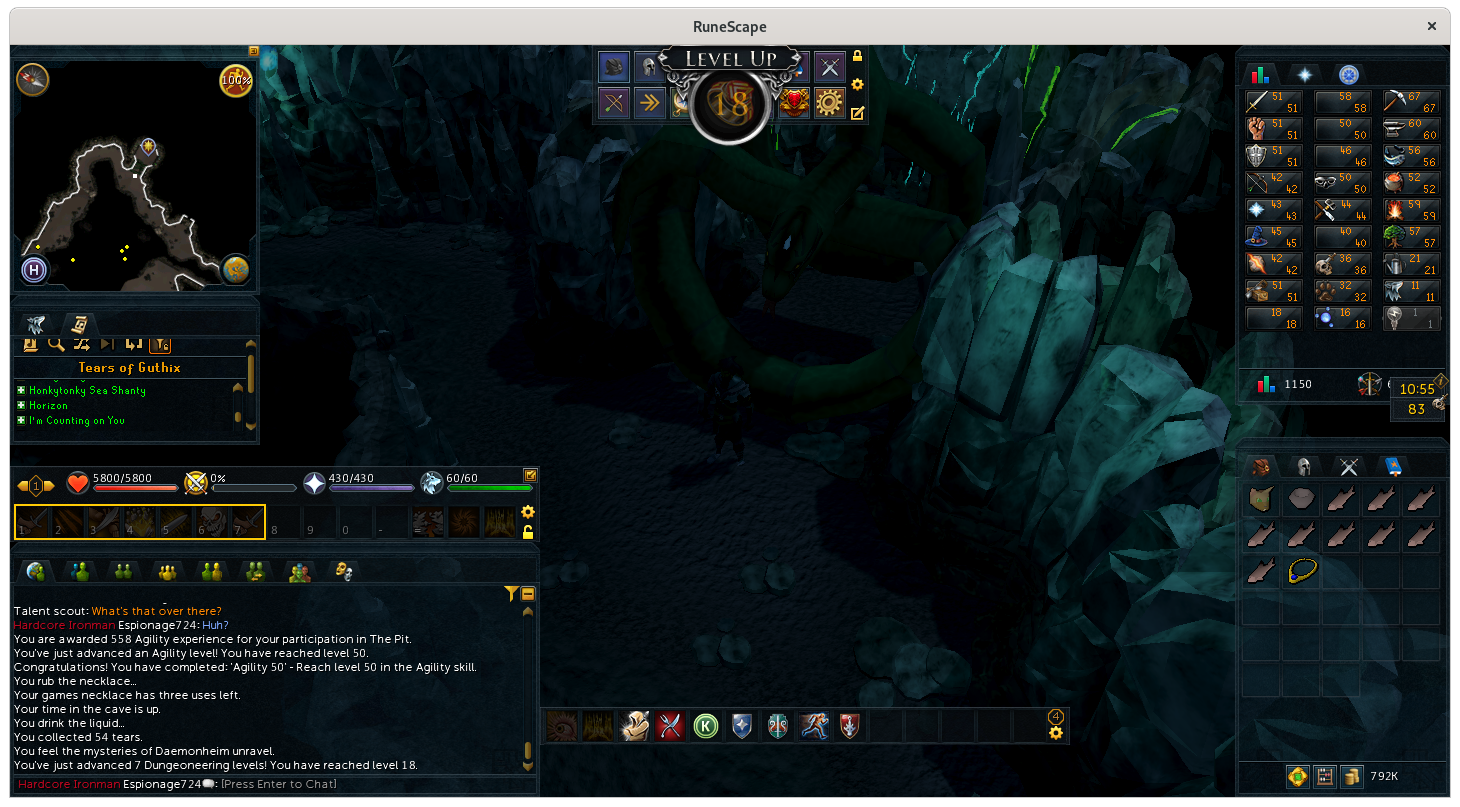
Task: Close the RuneScape window
Action: [1432, 27]
